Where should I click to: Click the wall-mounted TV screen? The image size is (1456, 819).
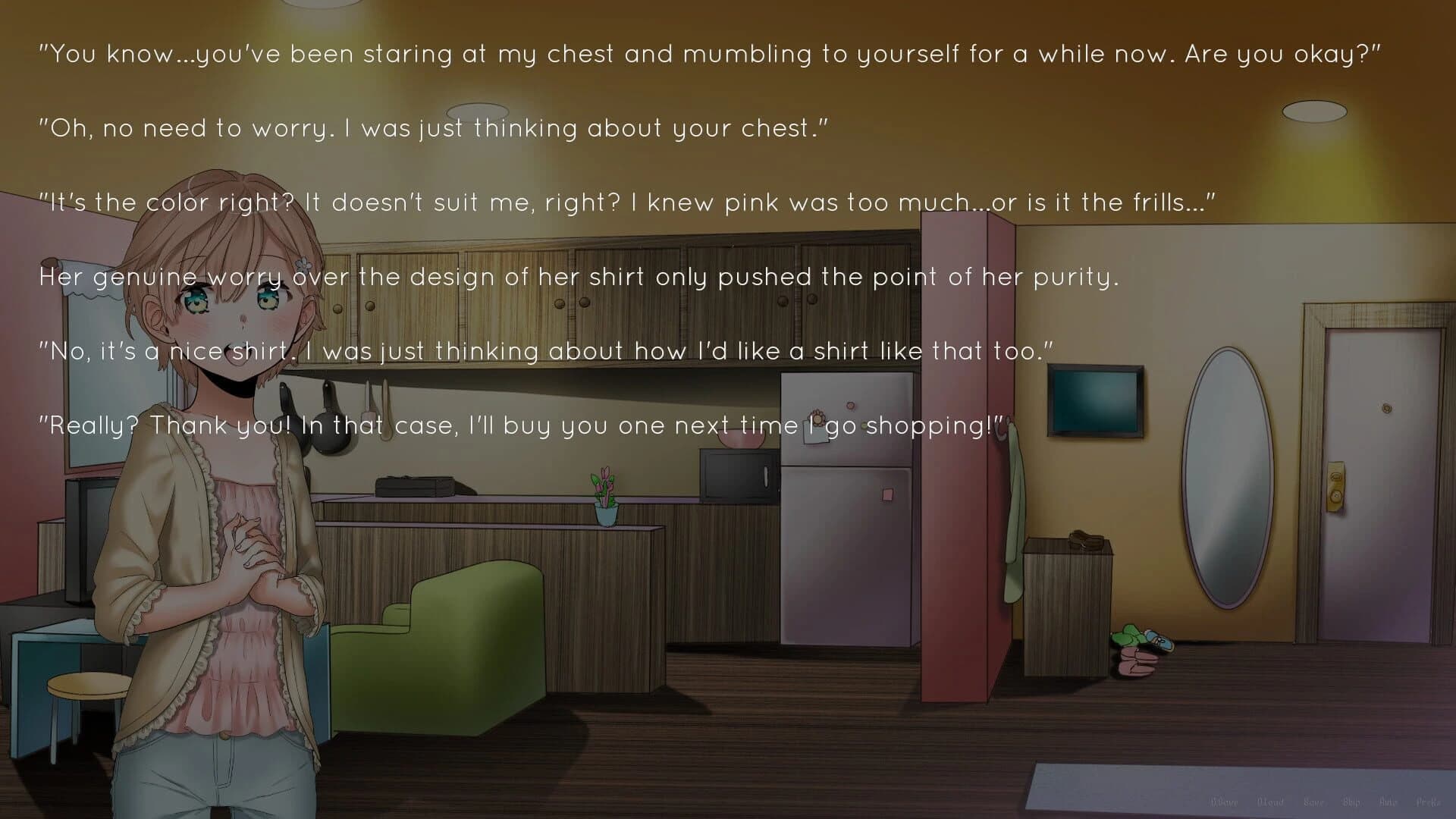click(1094, 400)
